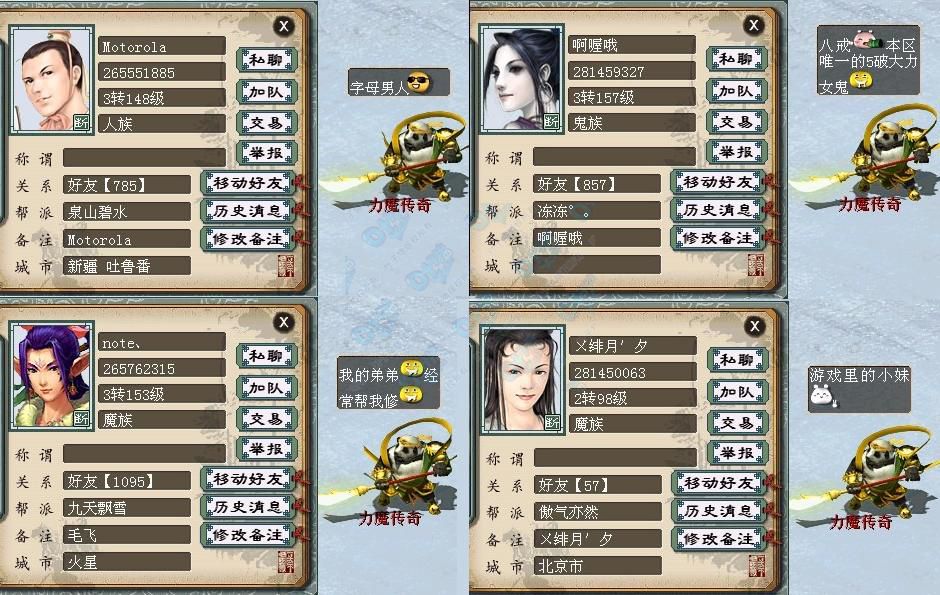
Task: Click 修改备注 in Motorola's panel
Action: click(246, 239)
